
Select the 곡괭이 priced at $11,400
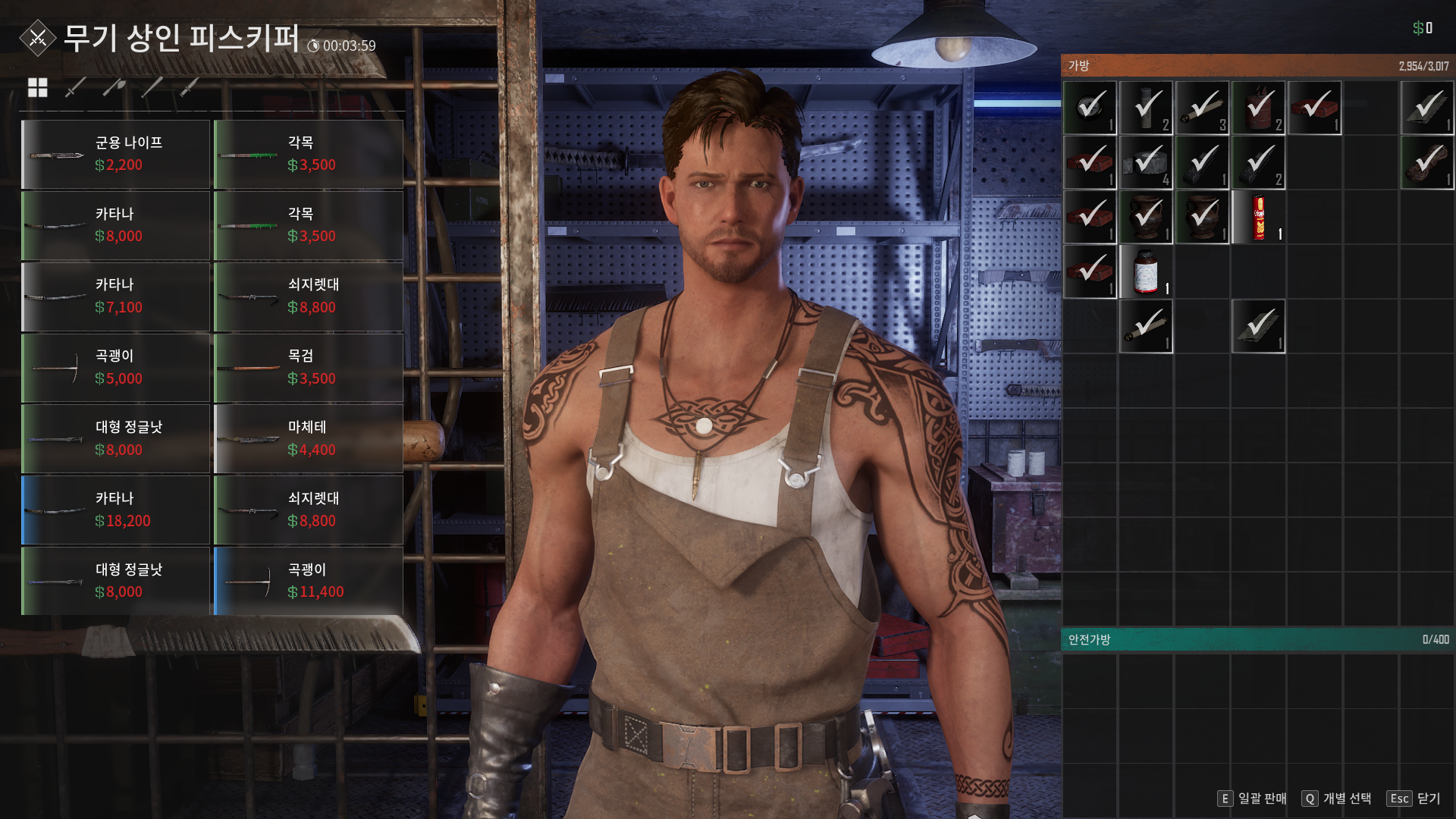coord(308,581)
